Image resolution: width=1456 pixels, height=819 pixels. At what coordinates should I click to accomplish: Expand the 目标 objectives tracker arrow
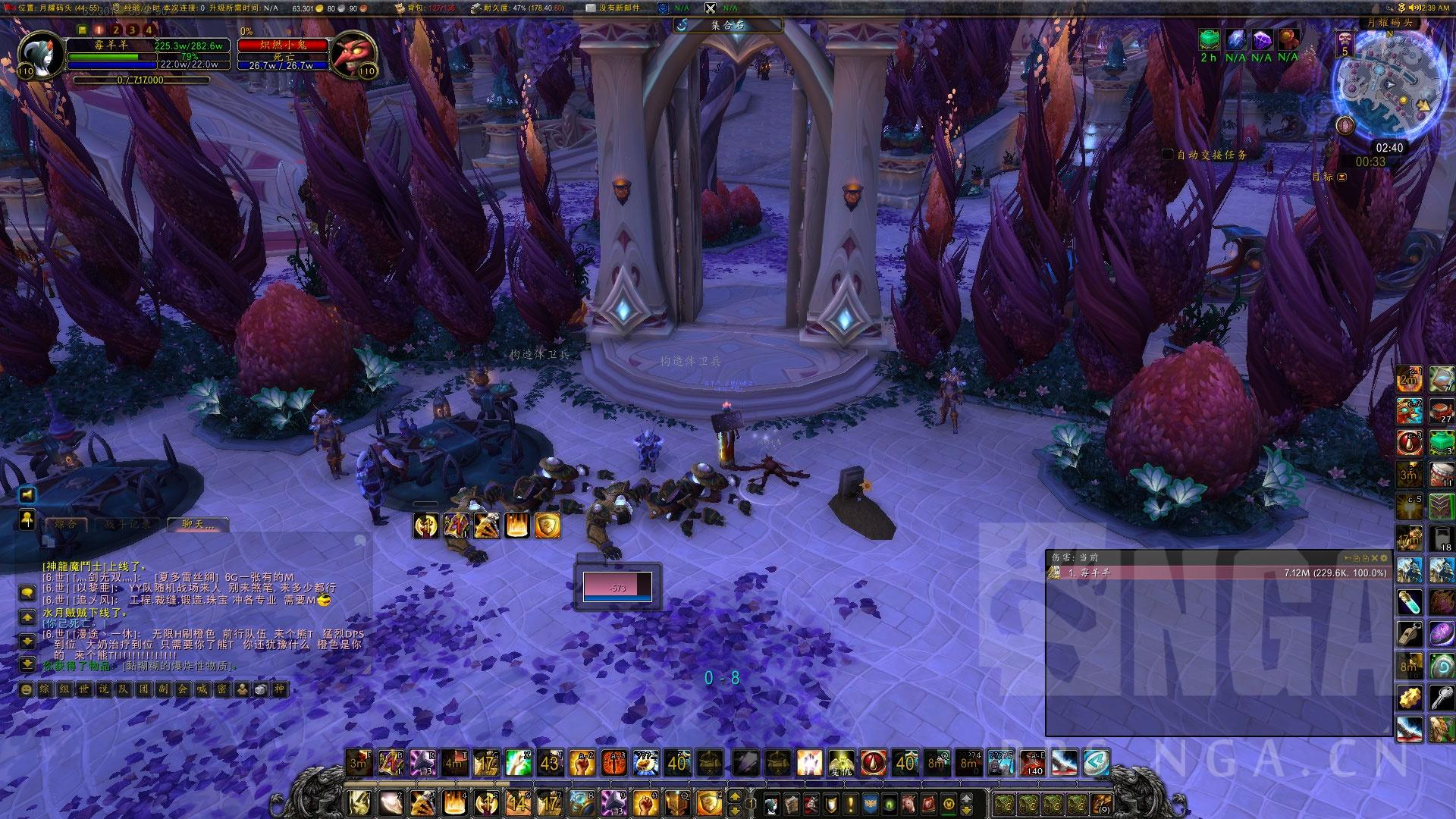click(1342, 177)
